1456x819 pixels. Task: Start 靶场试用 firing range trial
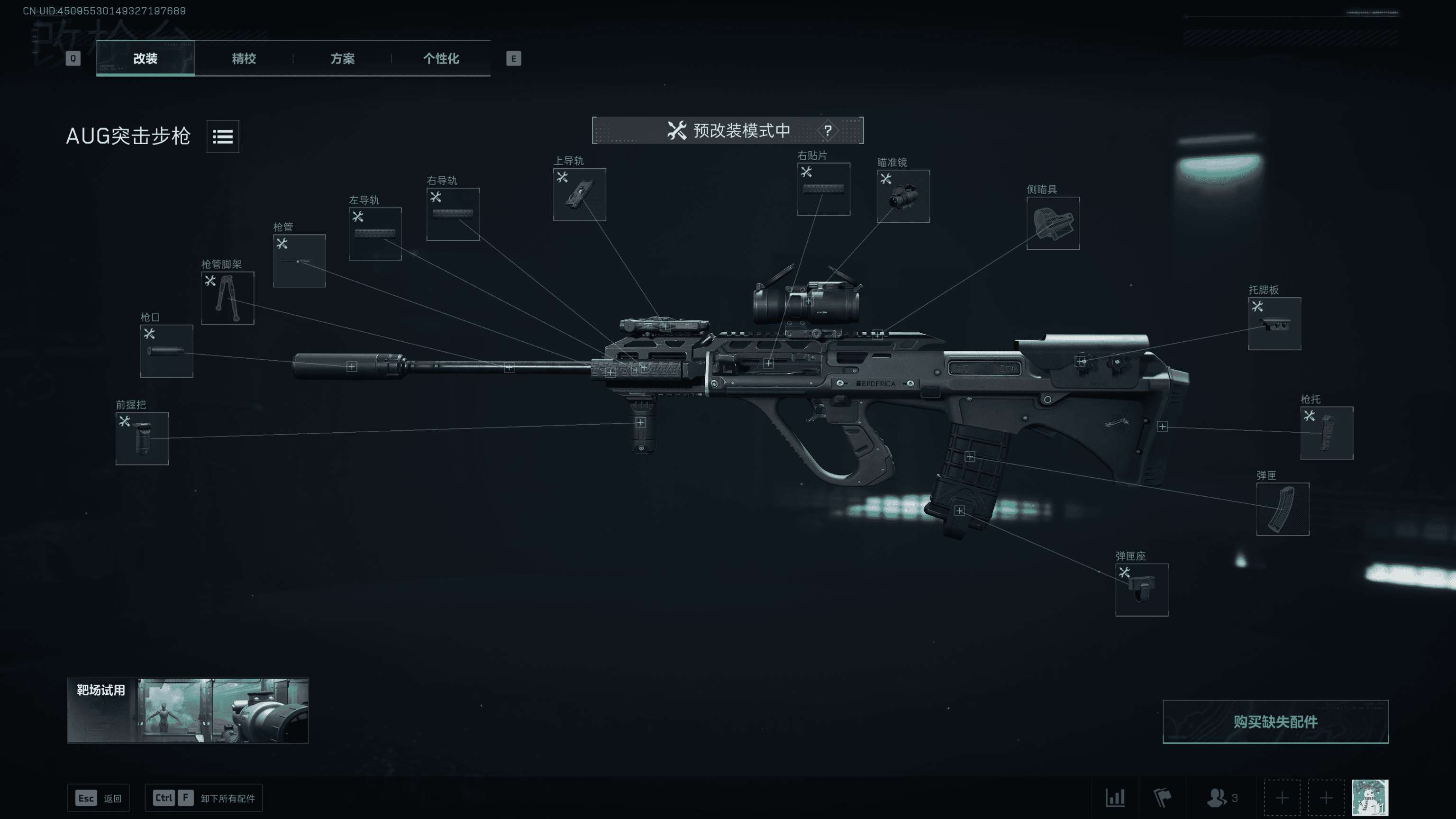coord(188,710)
